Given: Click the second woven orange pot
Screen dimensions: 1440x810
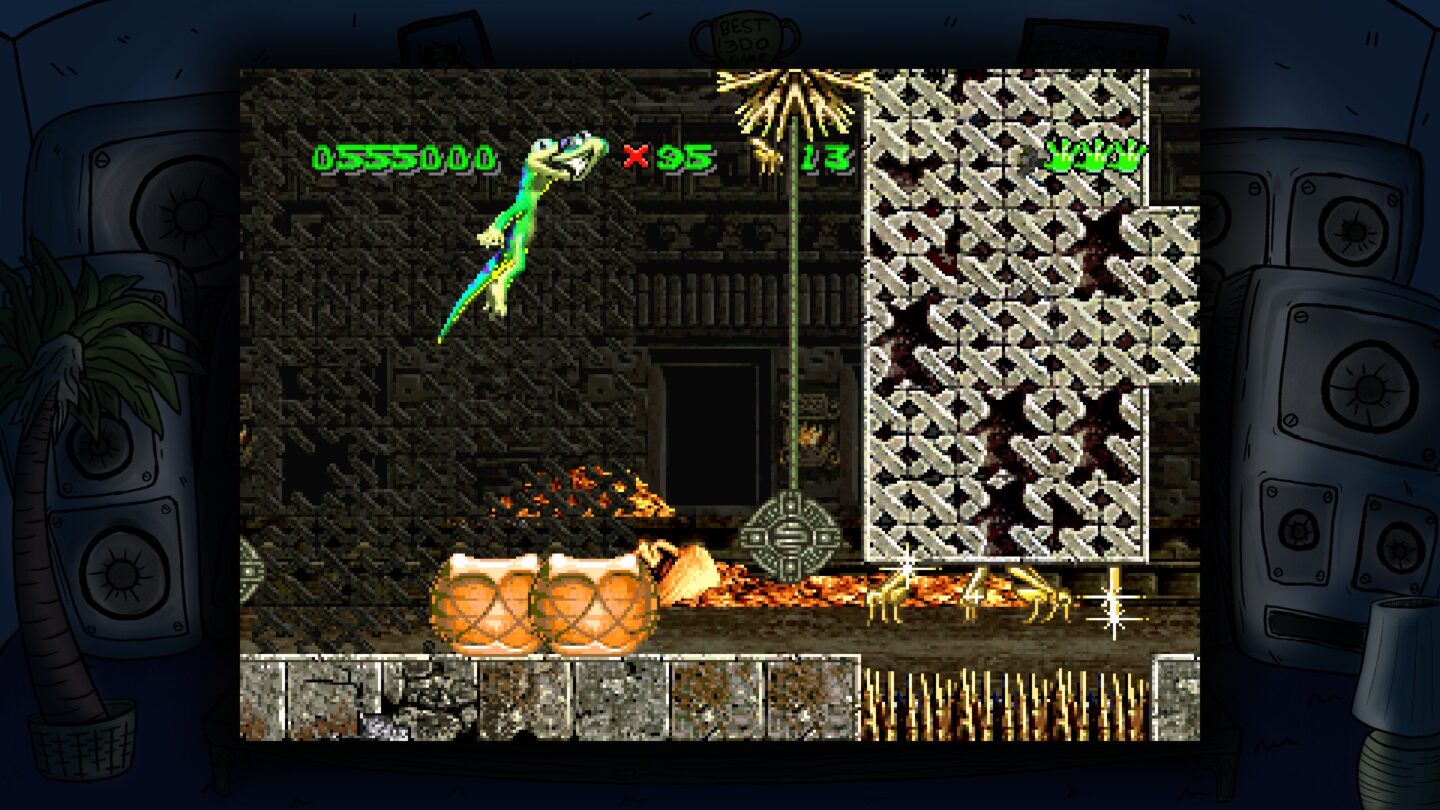Looking at the screenshot, I should pos(595,600).
